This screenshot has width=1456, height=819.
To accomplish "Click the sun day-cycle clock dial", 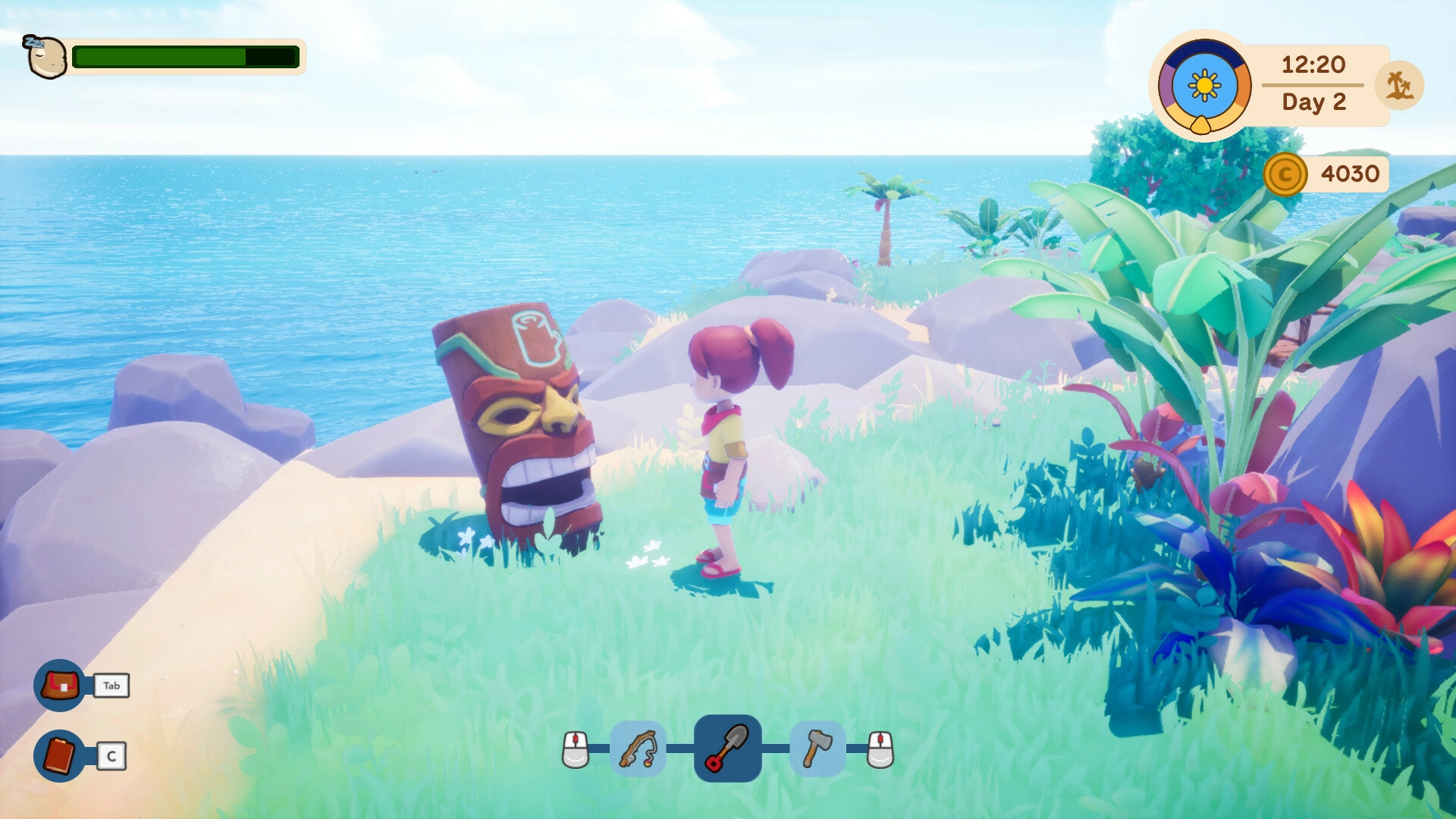I will click(1204, 86).
